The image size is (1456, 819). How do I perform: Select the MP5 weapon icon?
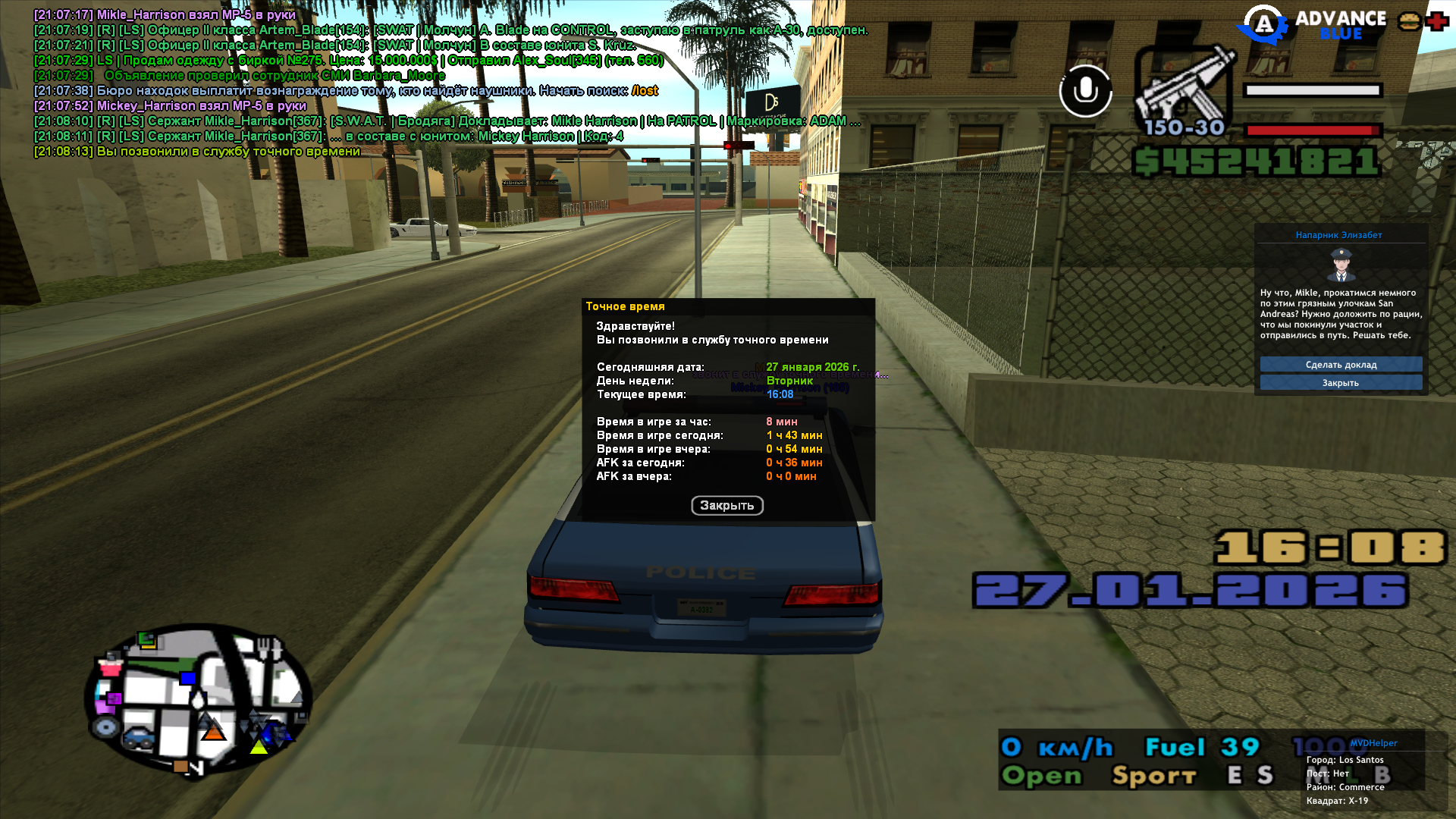(1185, 87)
